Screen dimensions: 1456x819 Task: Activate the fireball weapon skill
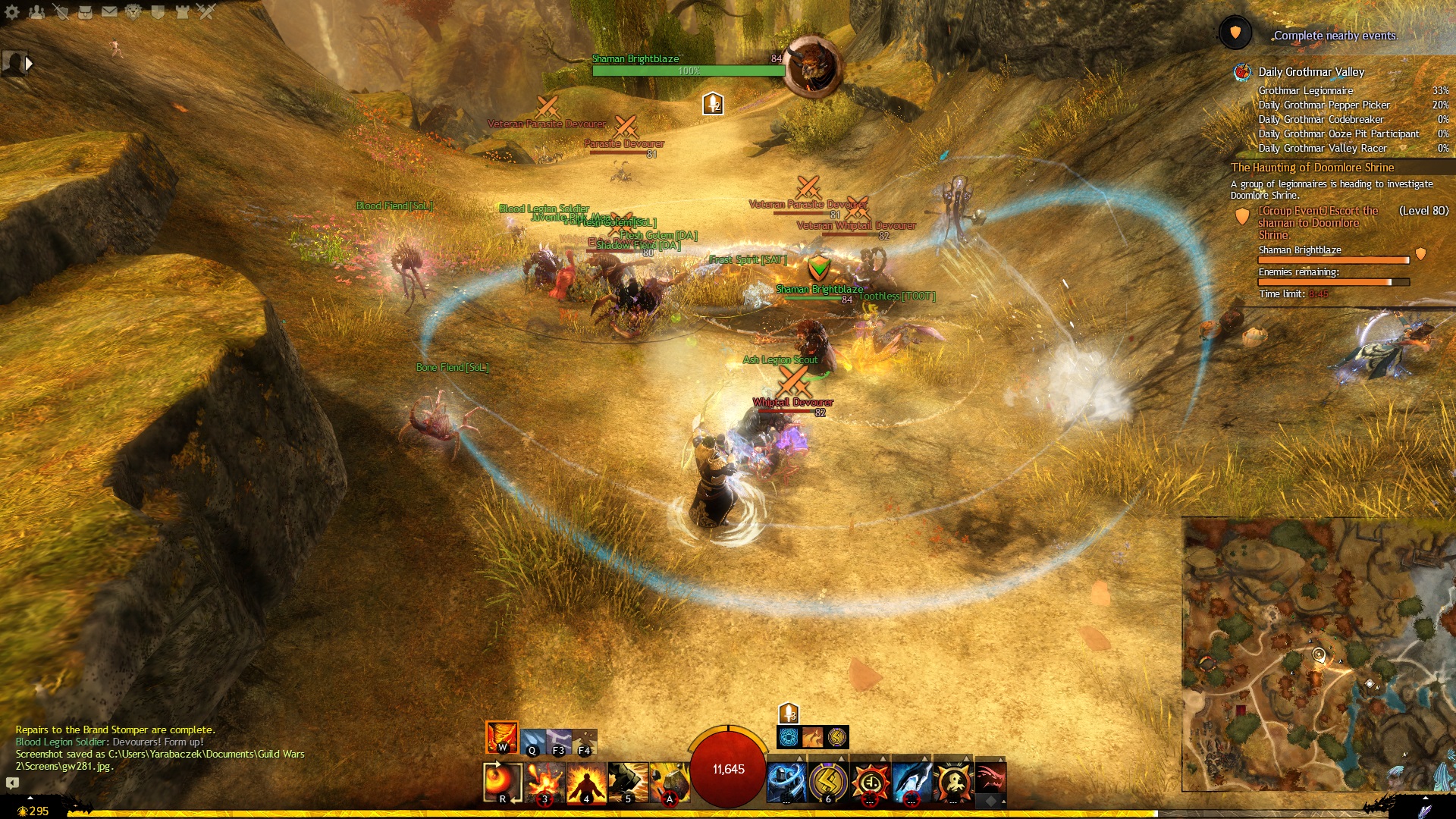pyautogui.click(x=502, y=782)
